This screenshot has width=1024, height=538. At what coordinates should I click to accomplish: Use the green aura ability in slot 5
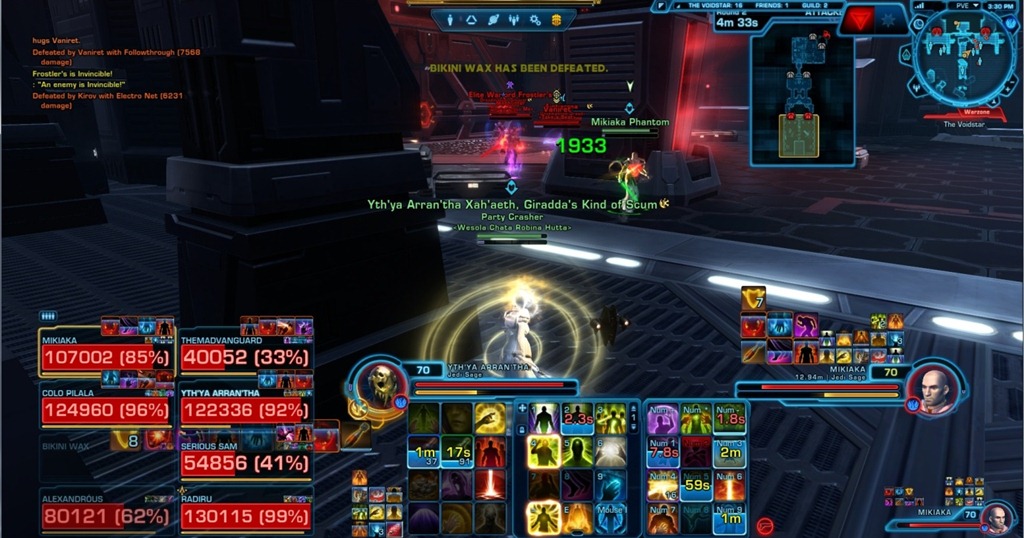[x=577, y=452]
